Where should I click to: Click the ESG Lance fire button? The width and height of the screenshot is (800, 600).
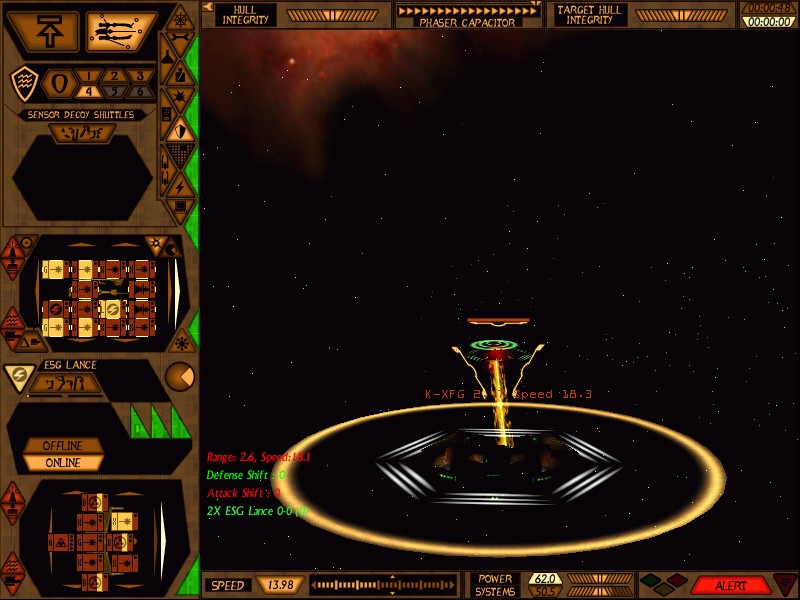click(x=63, y=383)
